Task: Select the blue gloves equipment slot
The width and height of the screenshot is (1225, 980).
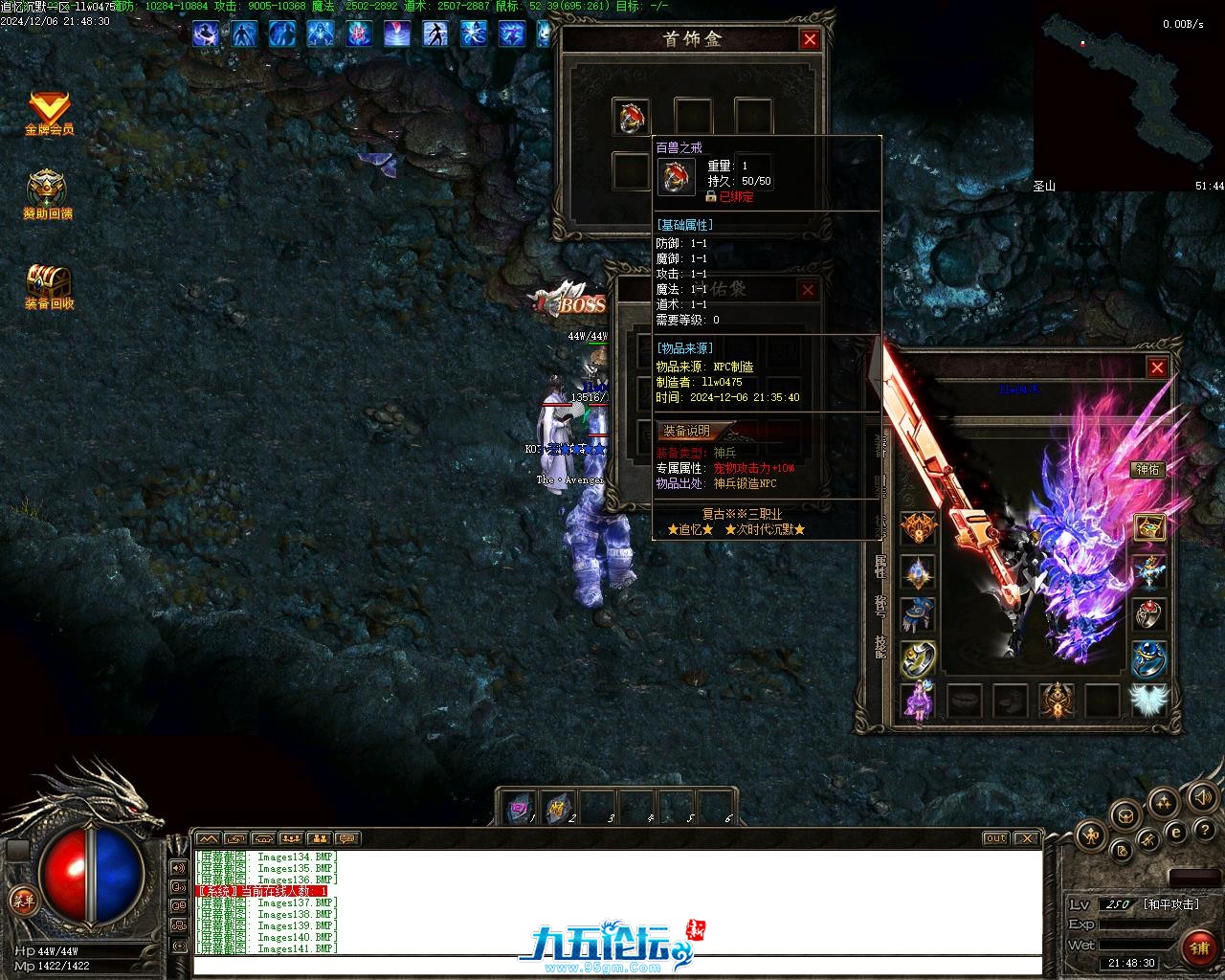Action: [918, 614]
